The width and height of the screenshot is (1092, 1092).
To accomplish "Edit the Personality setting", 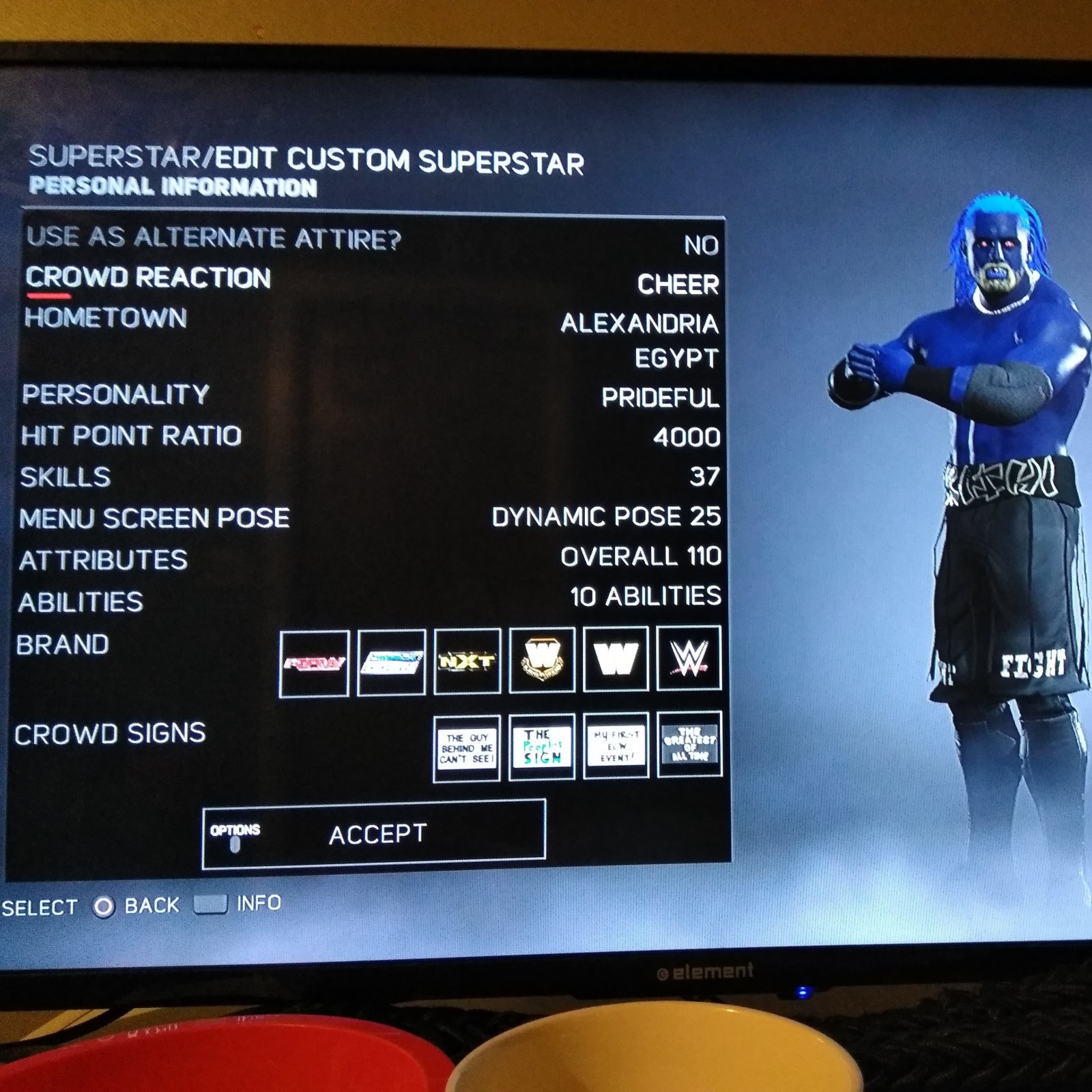I will 115,394.
